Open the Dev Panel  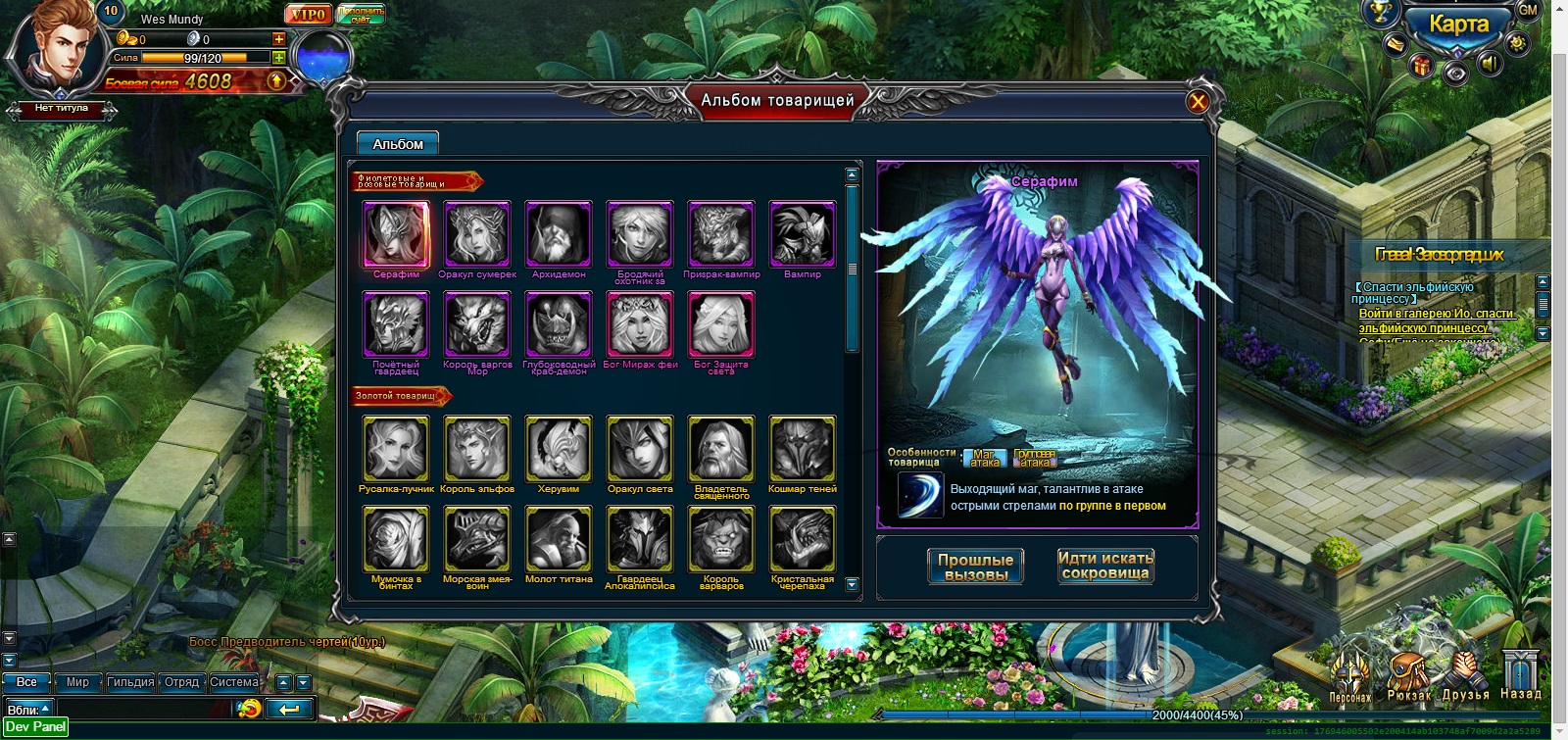tap(35, 727)
